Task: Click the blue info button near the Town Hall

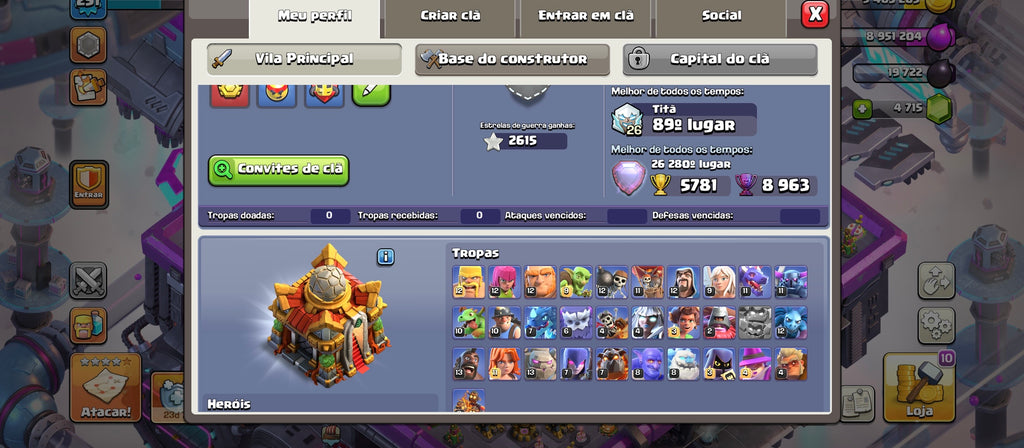Action: pyautogui.click(x=386, y=257)
